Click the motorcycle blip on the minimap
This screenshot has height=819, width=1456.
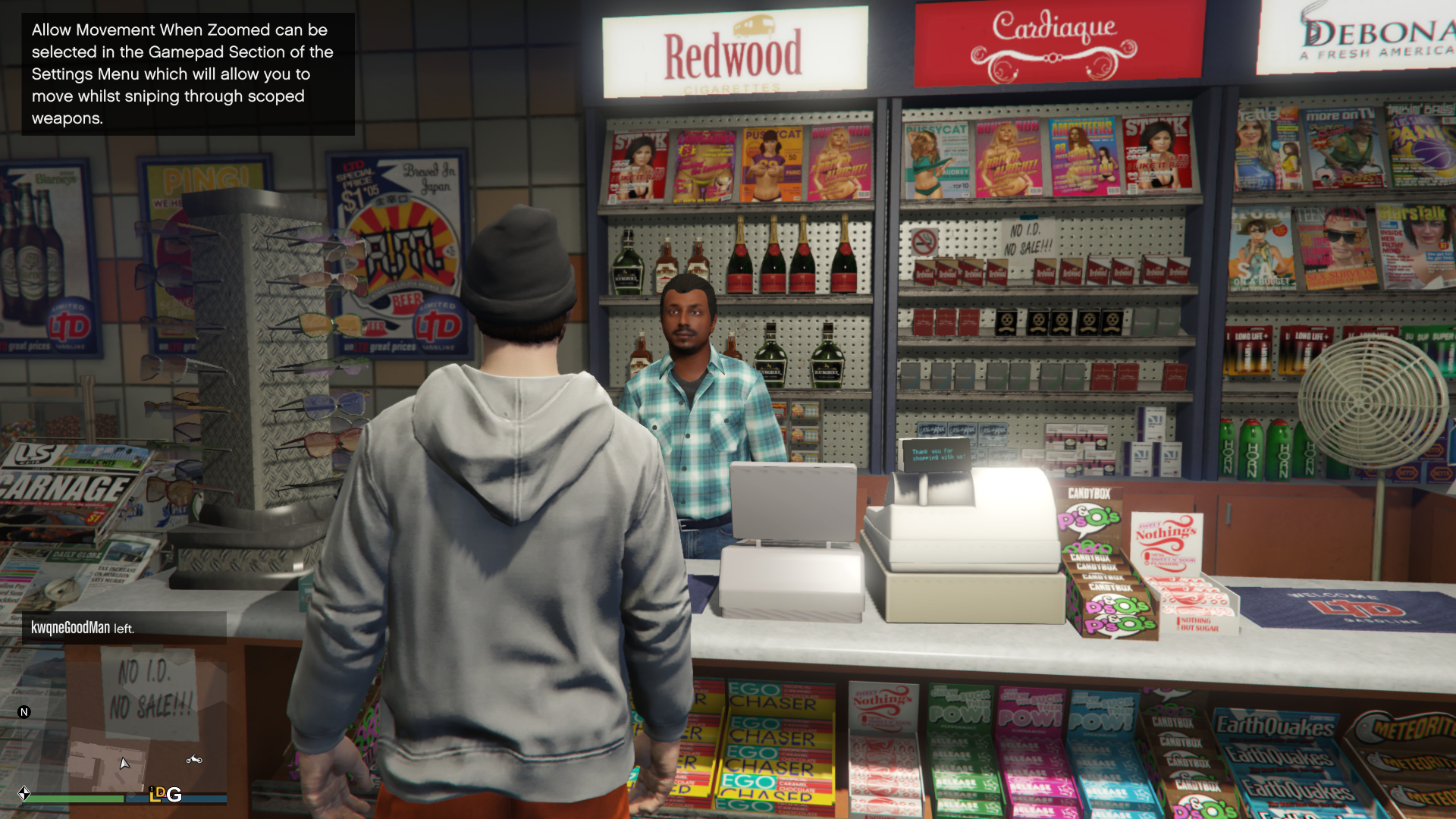point(194,759)
